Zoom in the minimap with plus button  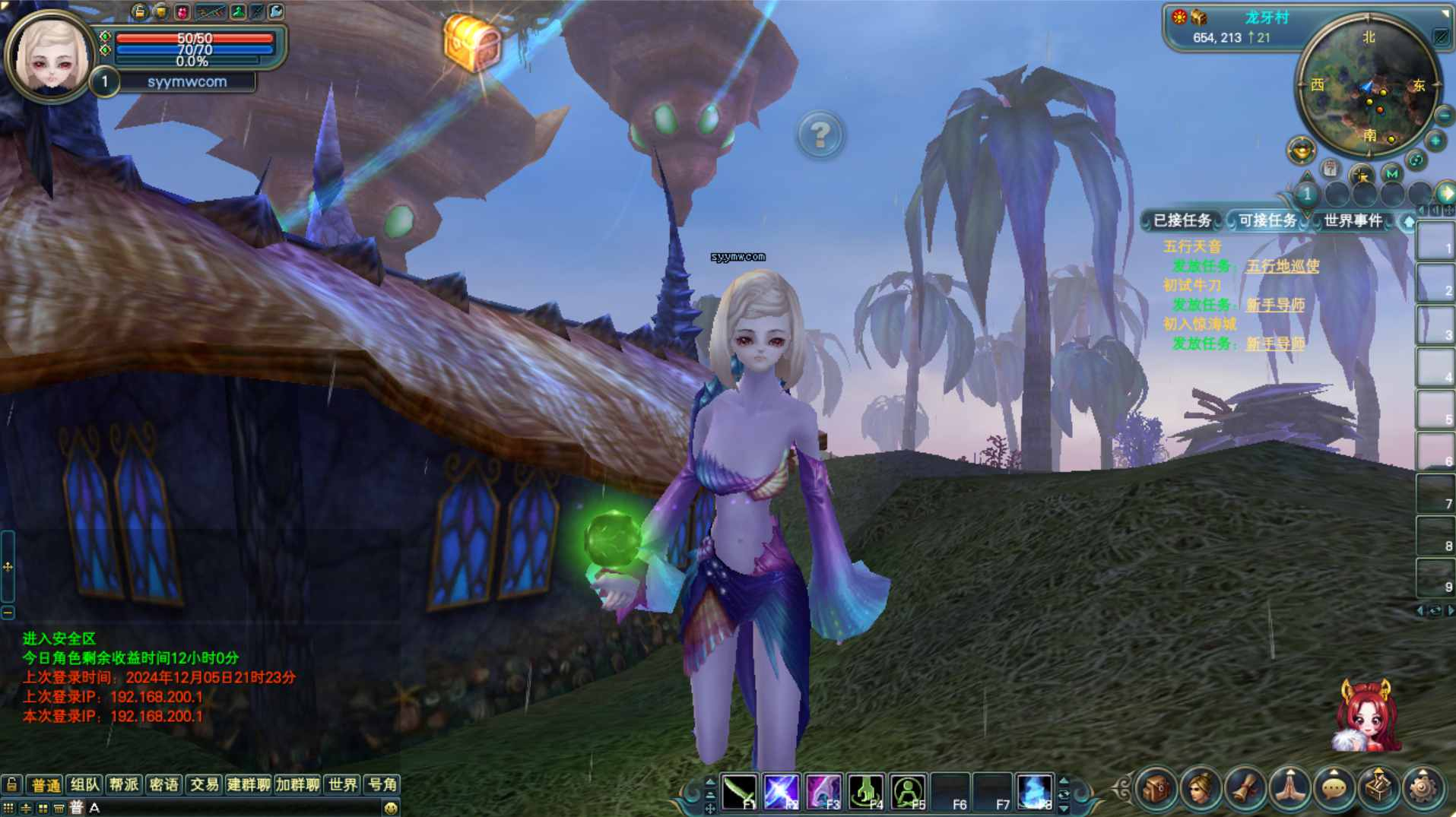pos(1435,141)
